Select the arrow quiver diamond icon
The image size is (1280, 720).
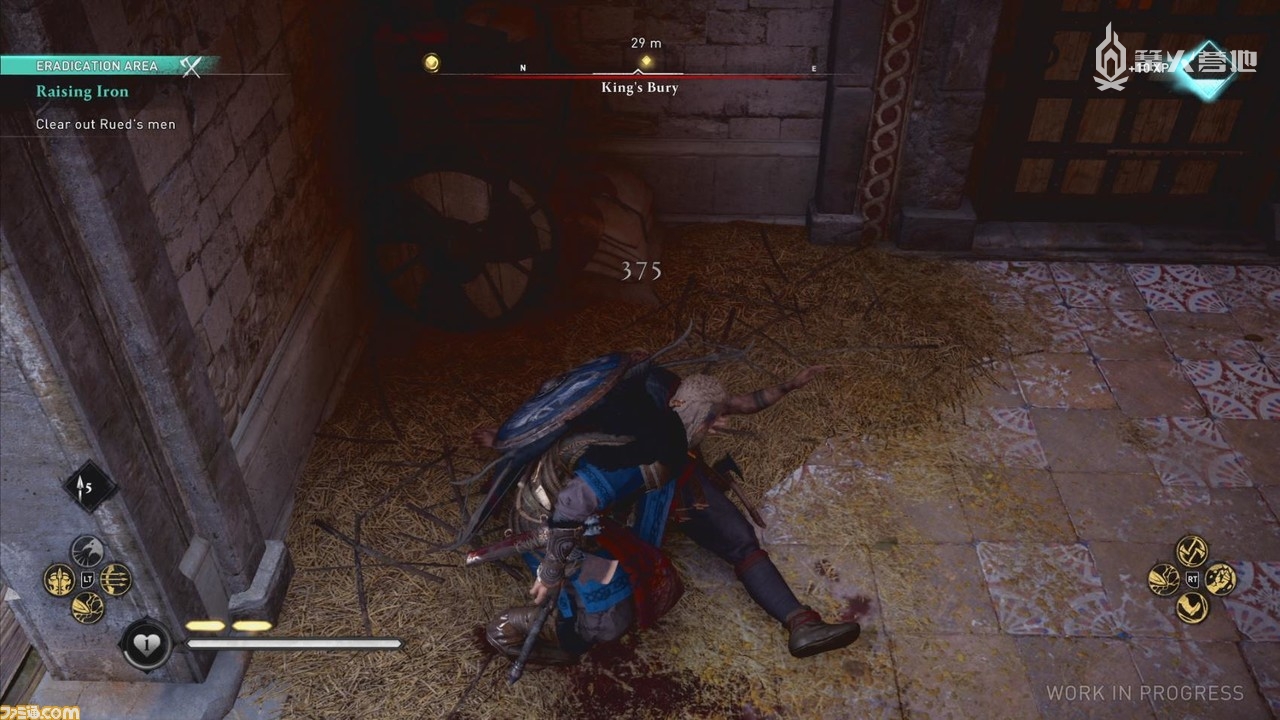tap(91, 487)
